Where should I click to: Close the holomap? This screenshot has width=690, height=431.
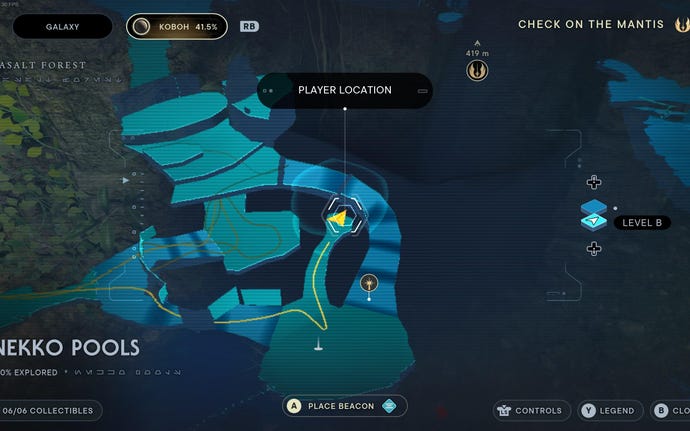point(672,410)
